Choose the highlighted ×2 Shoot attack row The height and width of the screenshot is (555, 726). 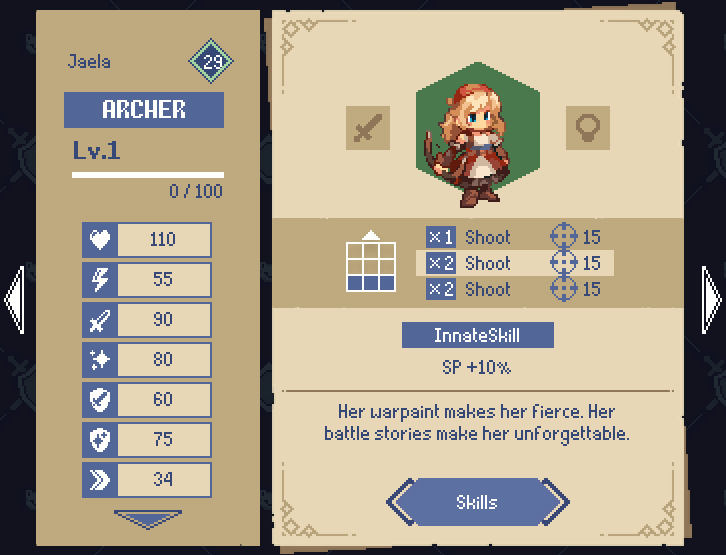tap(514, 263)
